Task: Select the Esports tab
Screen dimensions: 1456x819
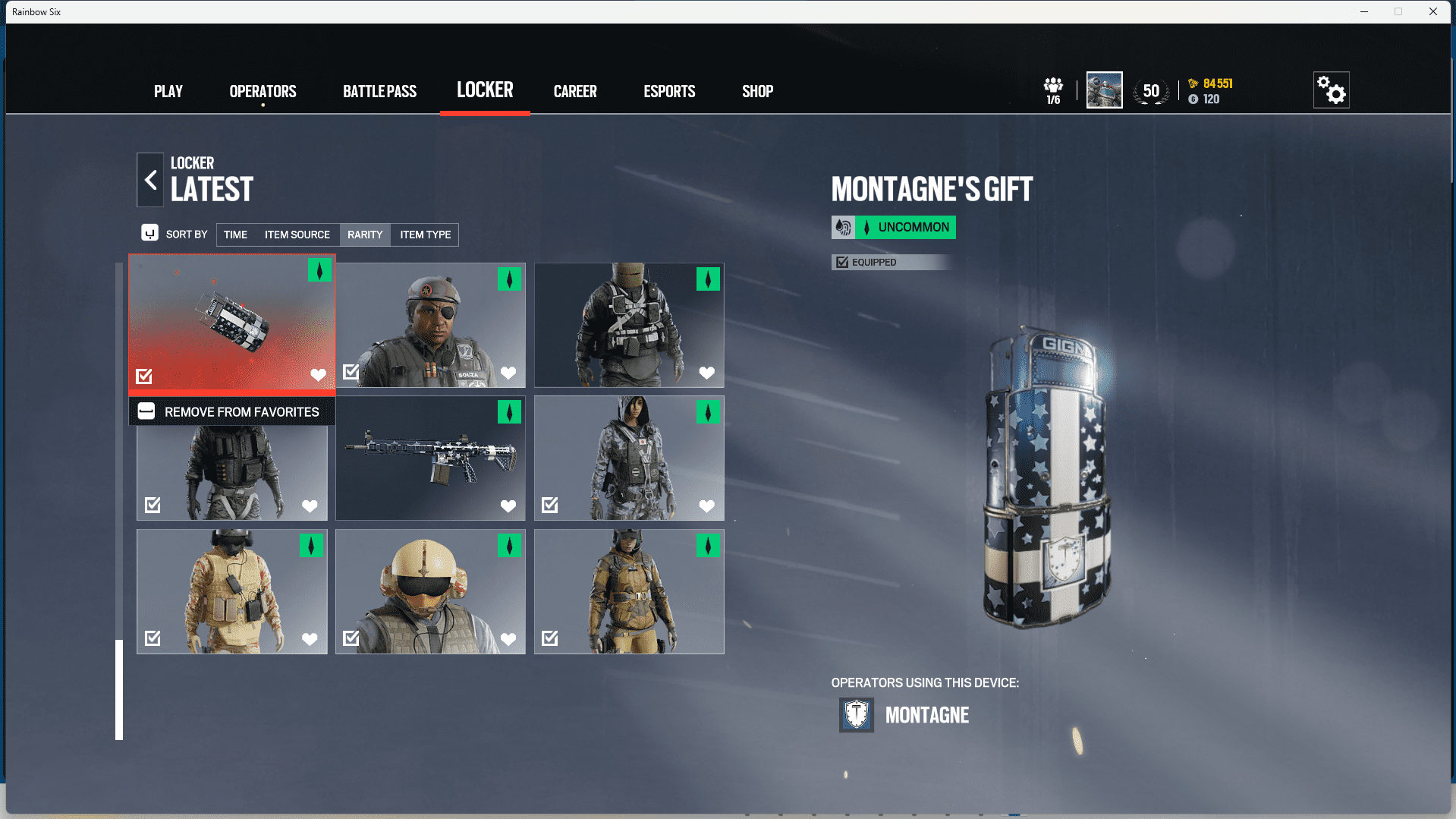Action: (669, 91)
